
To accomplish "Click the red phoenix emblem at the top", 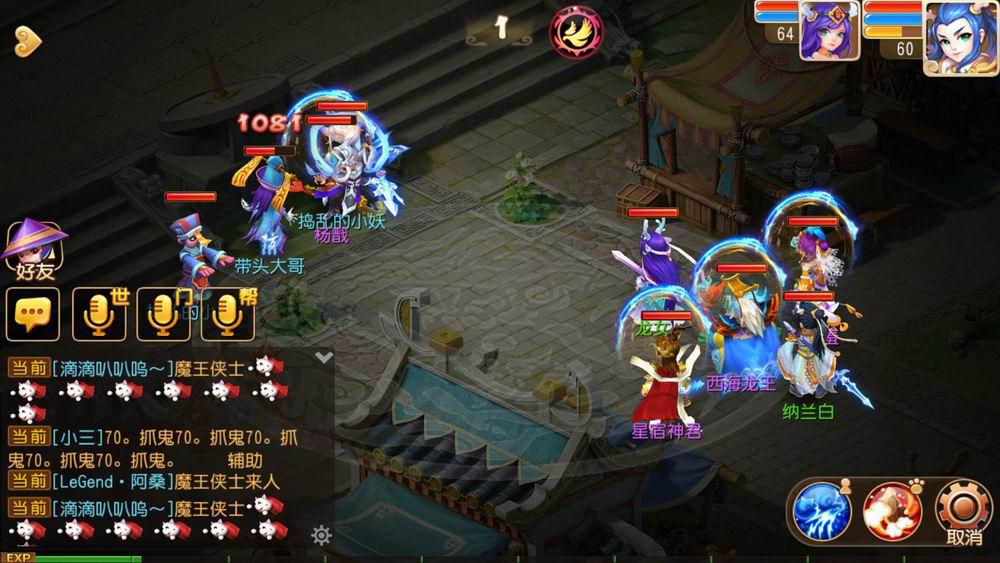I will point(576,30).
